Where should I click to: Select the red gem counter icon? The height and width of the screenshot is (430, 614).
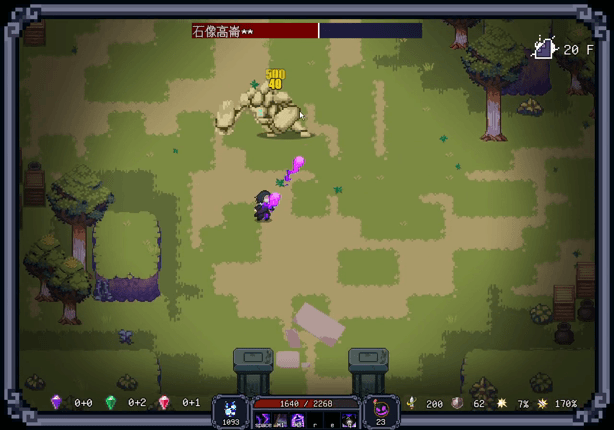pyautogui.click(x=165, y=403)
